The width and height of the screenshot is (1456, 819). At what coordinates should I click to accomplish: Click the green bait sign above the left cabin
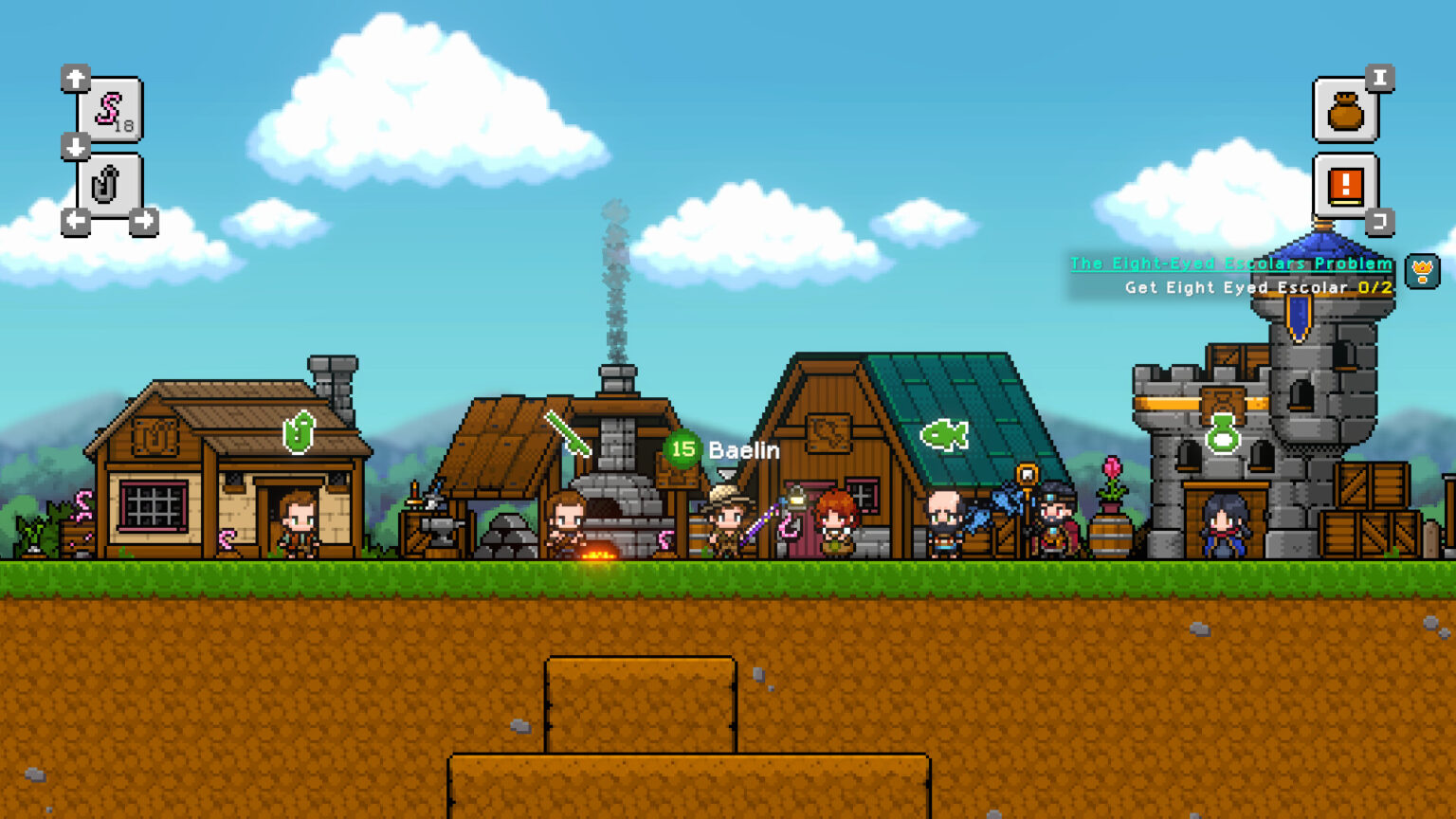(298, 434)
